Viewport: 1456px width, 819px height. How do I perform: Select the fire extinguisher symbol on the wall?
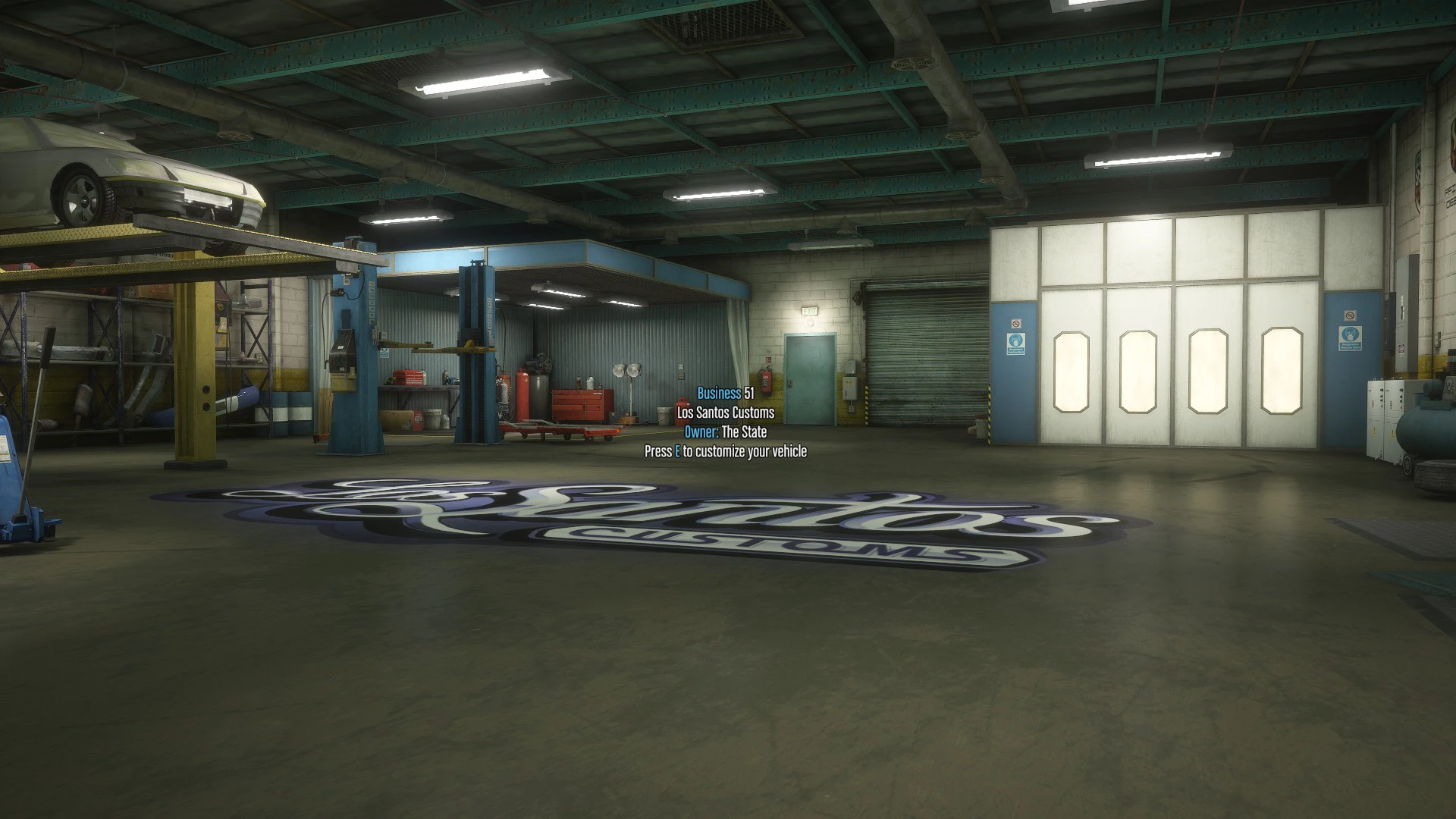tap(768, 359)
